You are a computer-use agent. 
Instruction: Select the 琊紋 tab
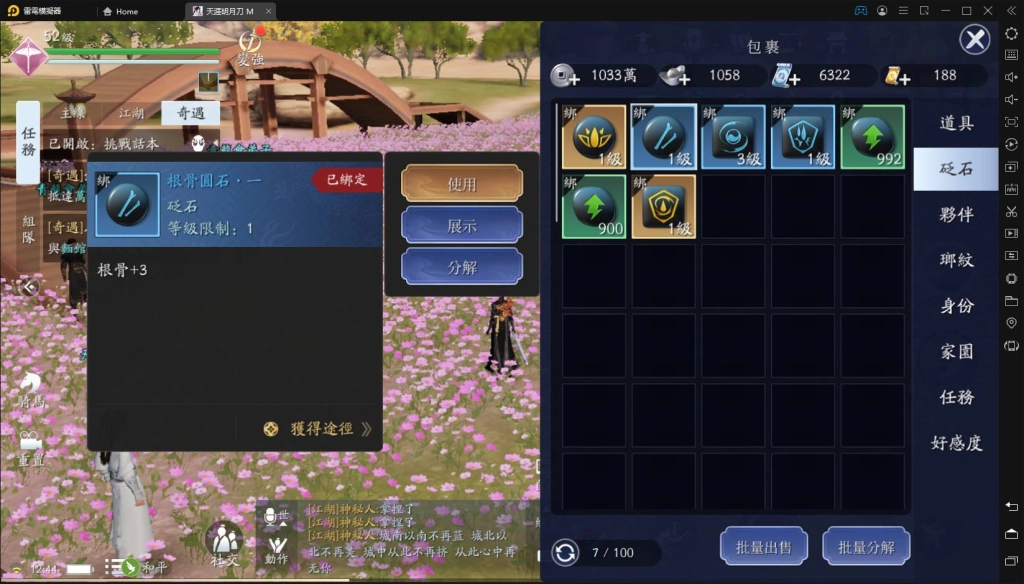(x=957, y=260)
